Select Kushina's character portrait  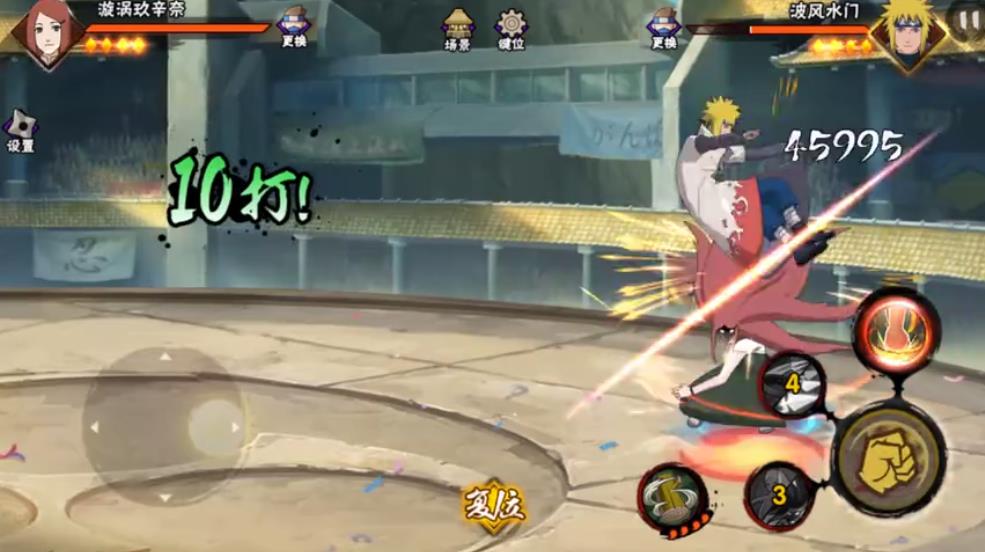(47, 32)
